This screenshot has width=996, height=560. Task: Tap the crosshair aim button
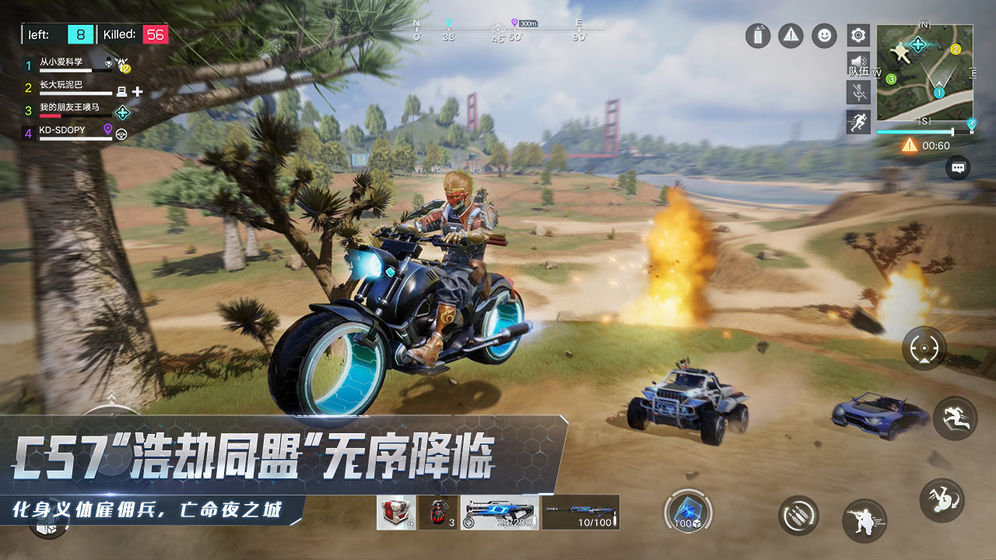(x=923, y=348)
